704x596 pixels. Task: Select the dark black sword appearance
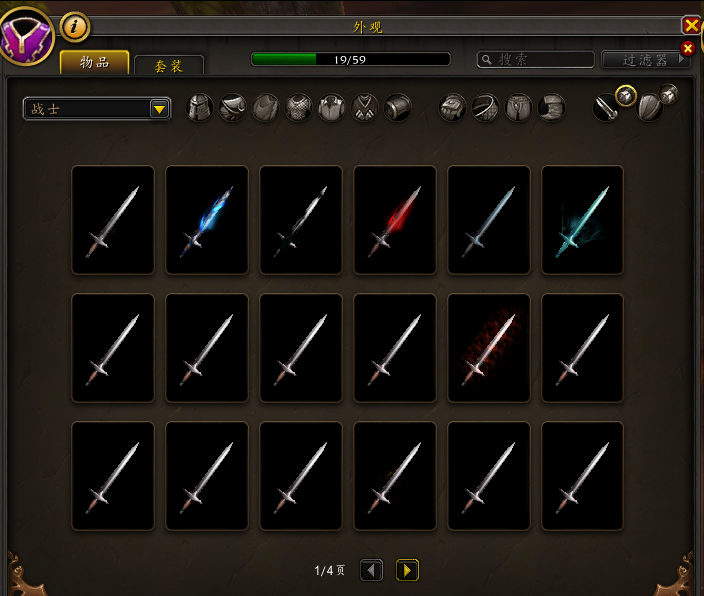click(x=301, y=220)
